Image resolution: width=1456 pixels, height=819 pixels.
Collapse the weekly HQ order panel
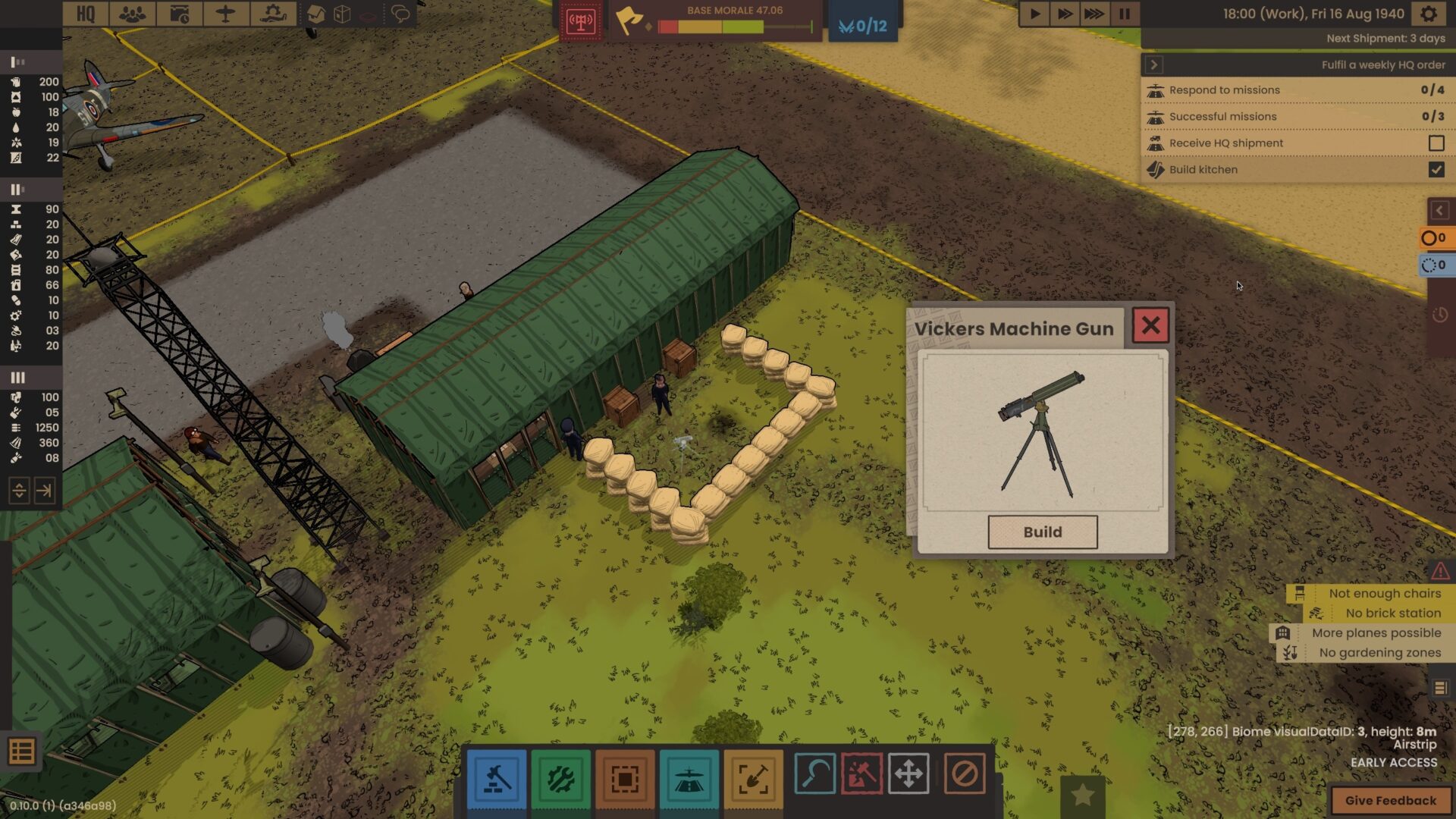point(1154,64)
